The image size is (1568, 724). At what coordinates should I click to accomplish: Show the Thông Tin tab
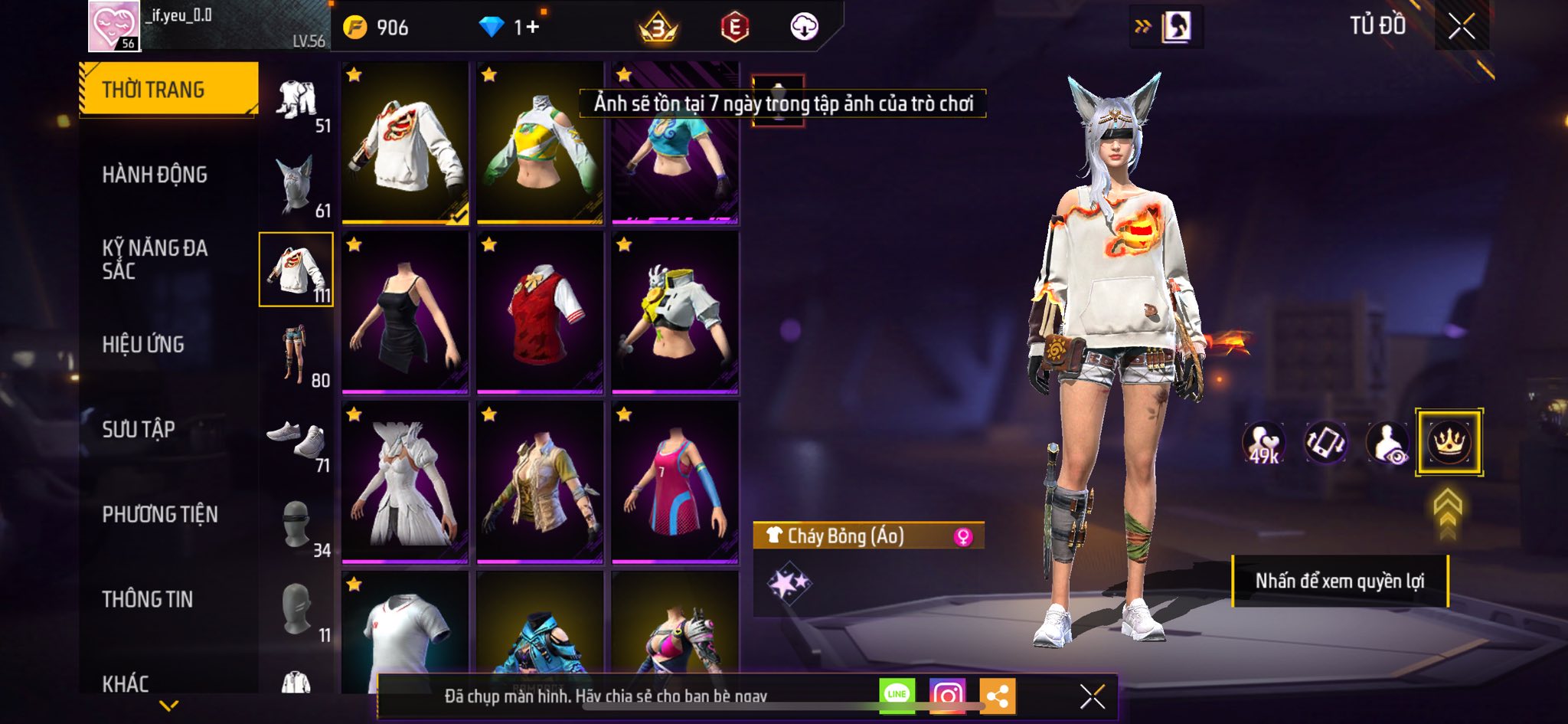[148, 599]
